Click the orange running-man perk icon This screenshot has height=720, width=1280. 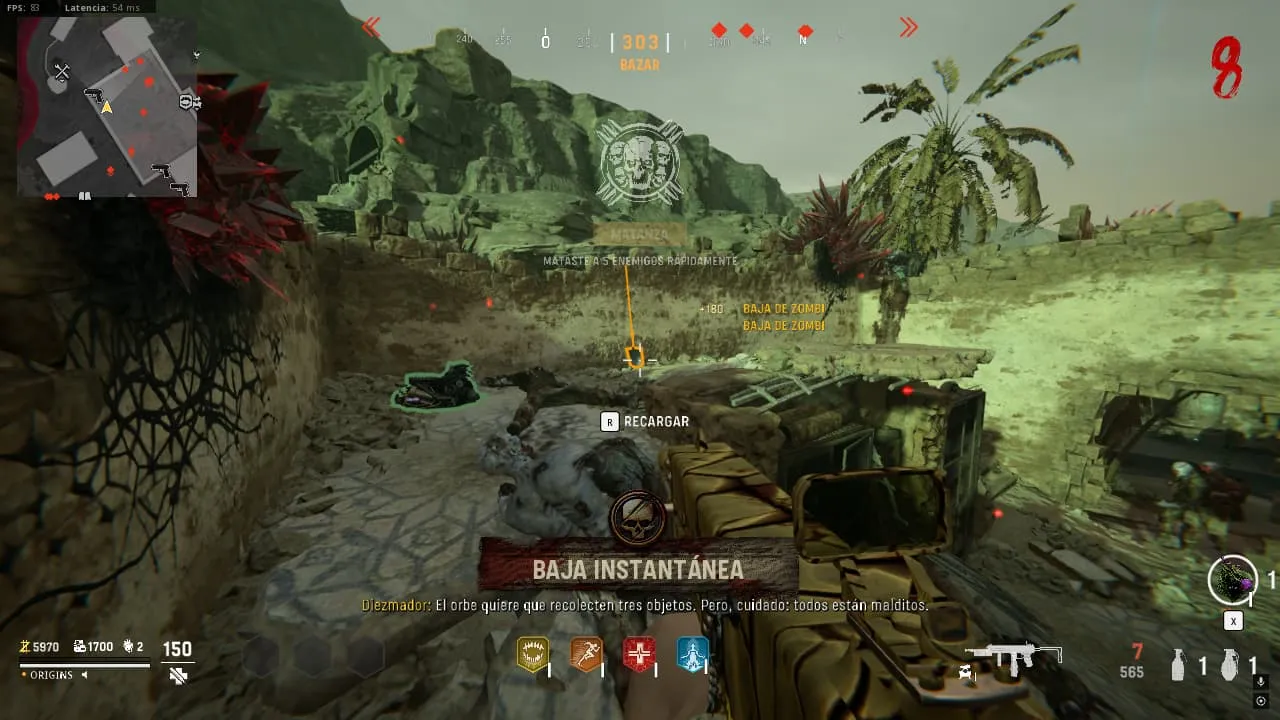point(586,654)
